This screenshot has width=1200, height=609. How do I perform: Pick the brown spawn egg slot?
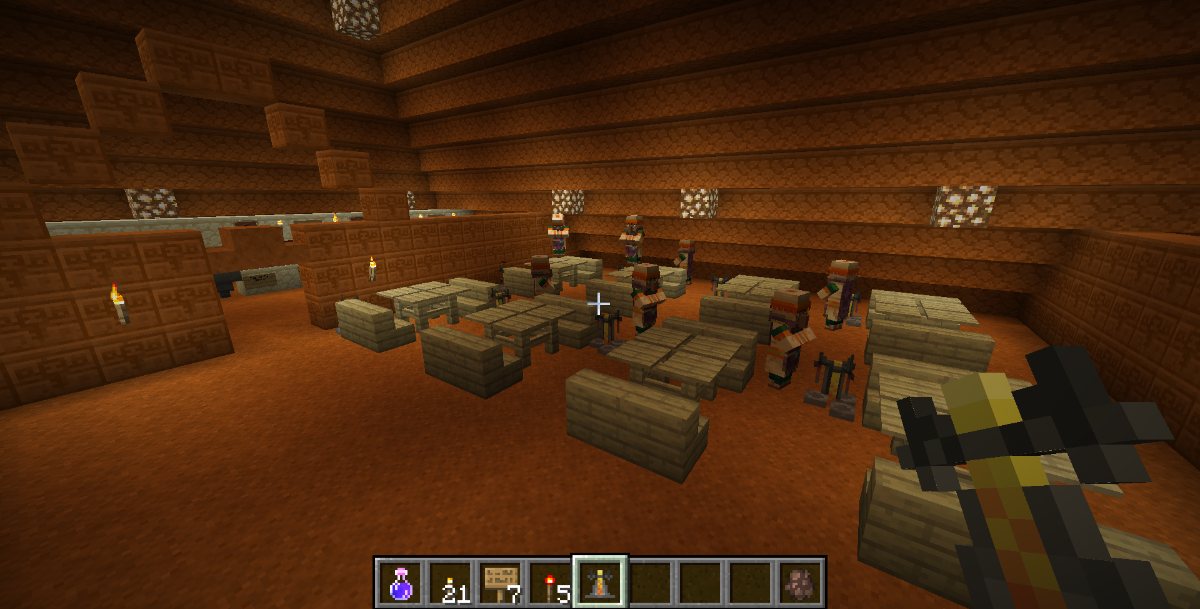click(x=799, y=582)
